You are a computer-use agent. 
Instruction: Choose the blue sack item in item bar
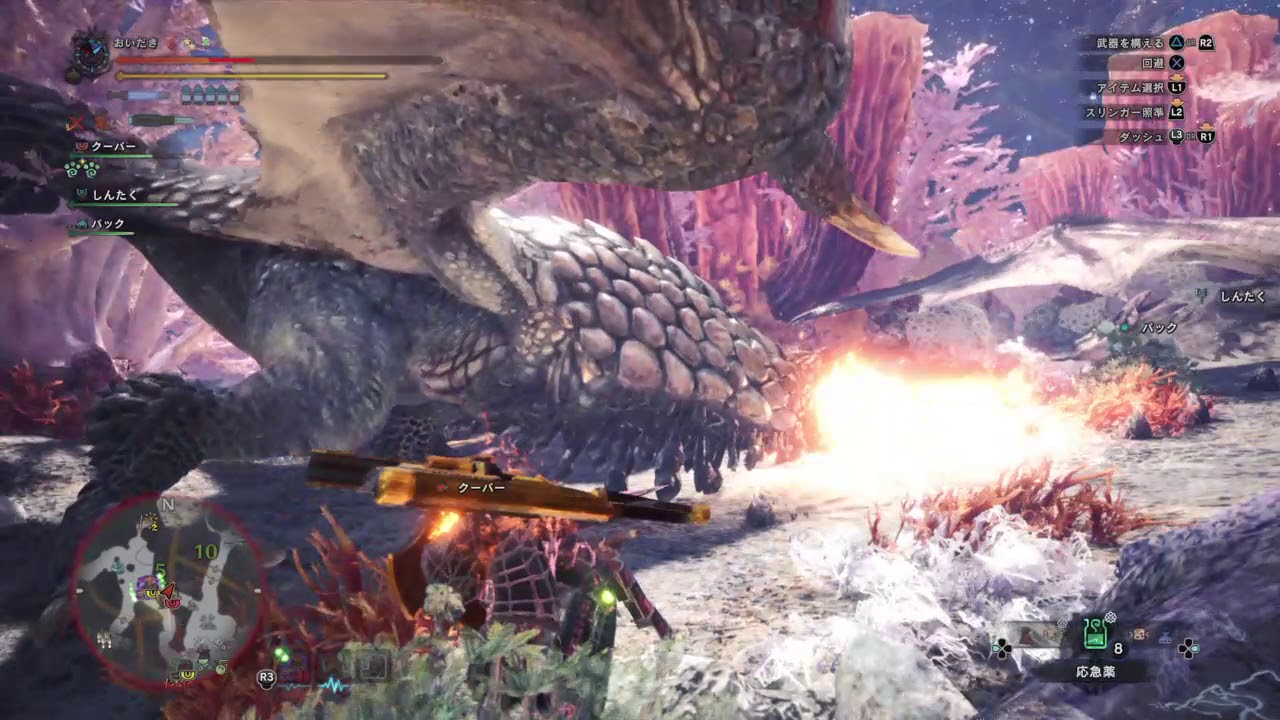click(x=1165, y=634)
